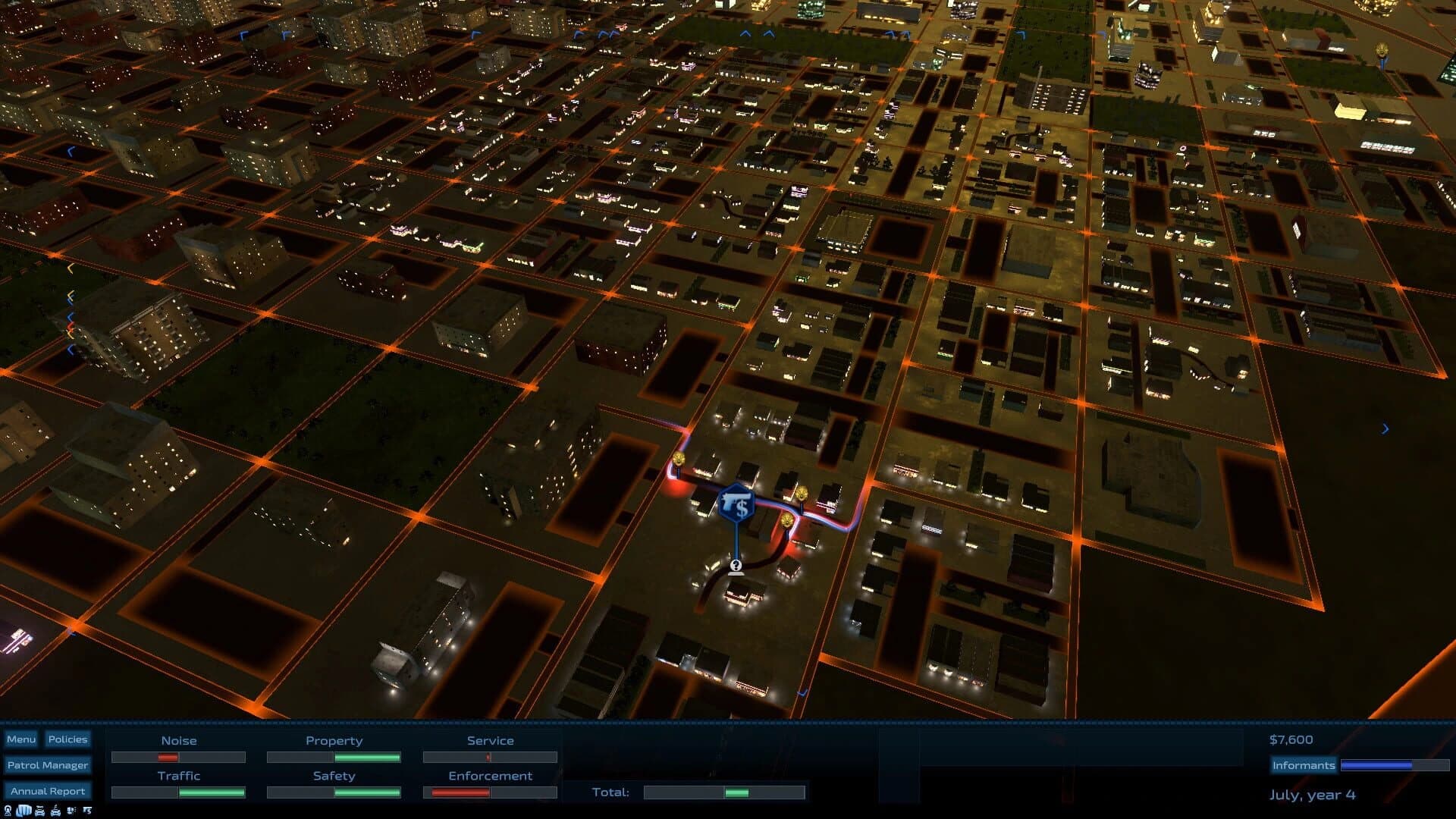Click the pistol icon at the far right of the icon row
The image size is (1456, 819).
point(87,810)
